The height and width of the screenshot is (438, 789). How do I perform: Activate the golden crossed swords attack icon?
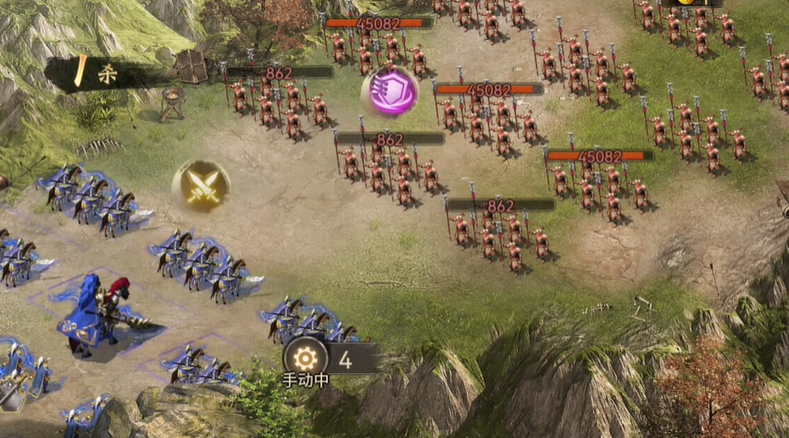(201, 186)
